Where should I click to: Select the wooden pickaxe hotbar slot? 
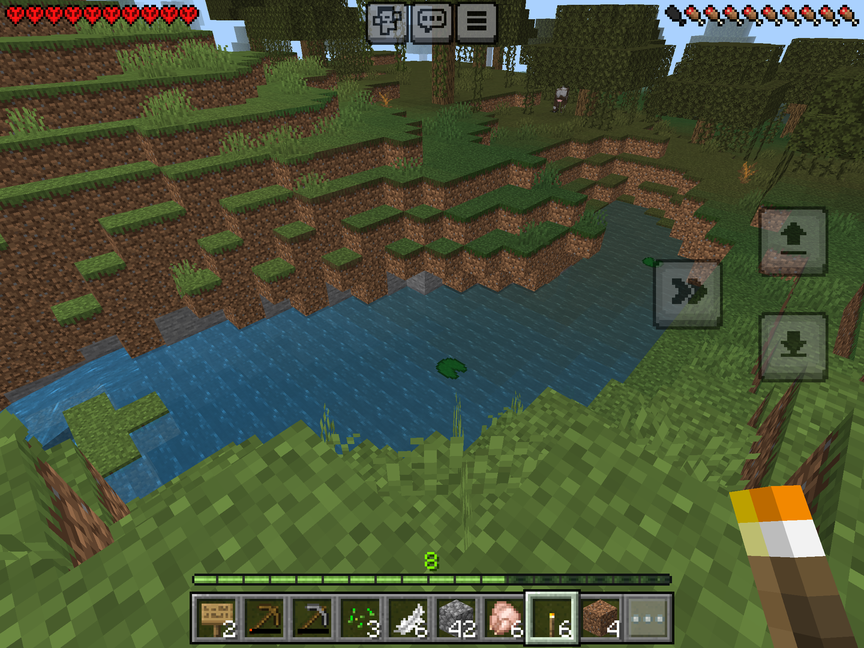(264, 618)
